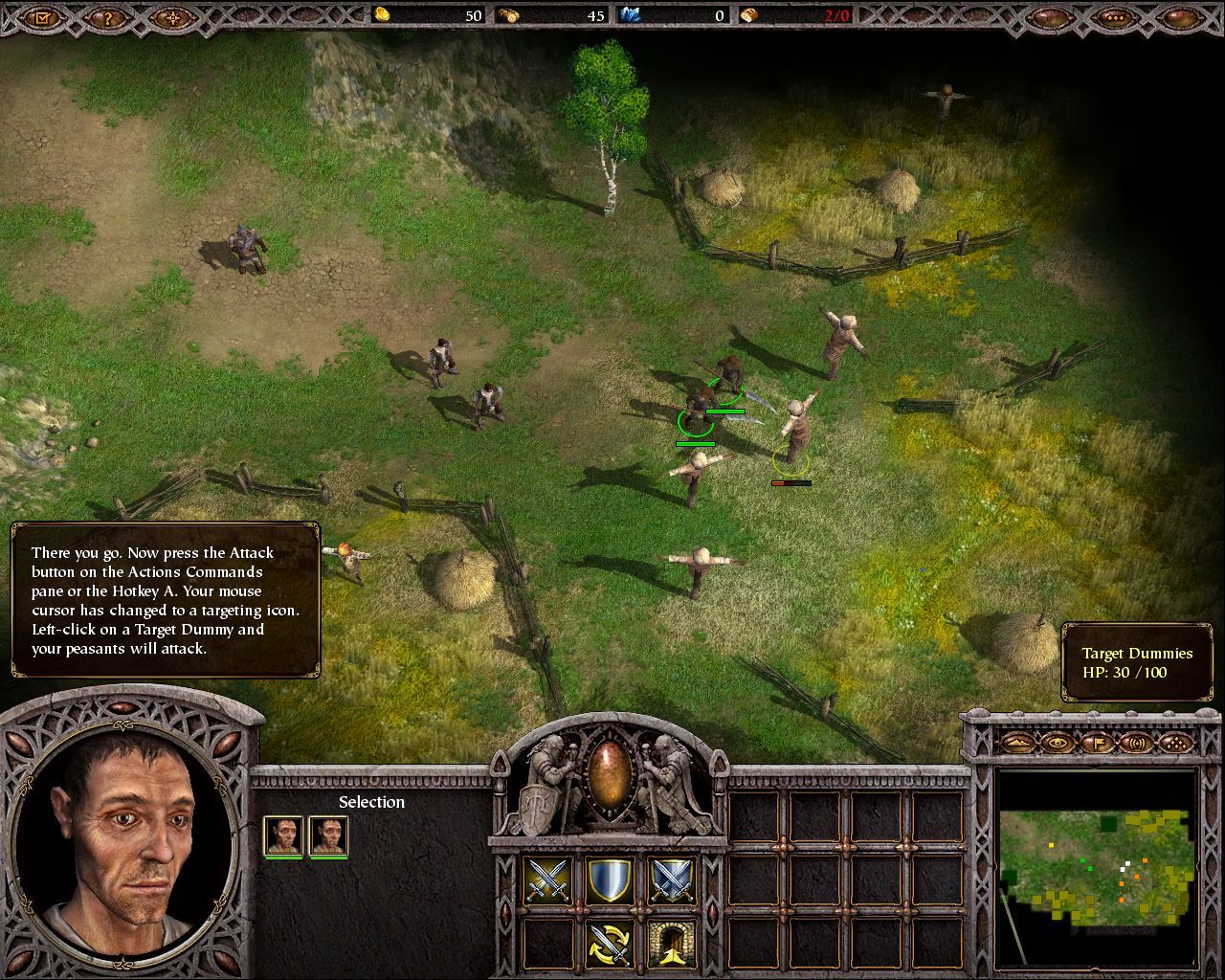Select the first peasant portrait in Selection
Screen dimensions: 1225x980
283,835
